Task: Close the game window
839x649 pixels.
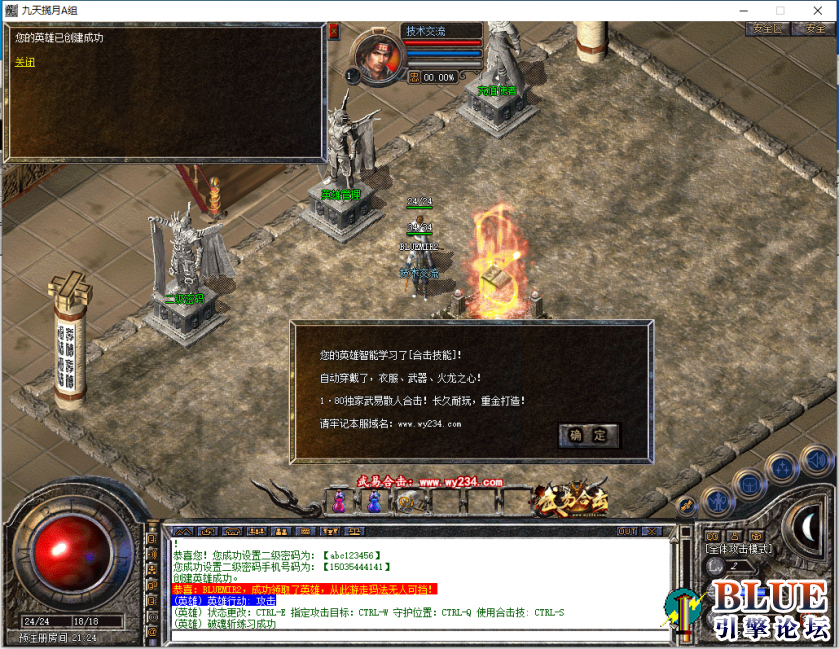Action: click(816, 10)
